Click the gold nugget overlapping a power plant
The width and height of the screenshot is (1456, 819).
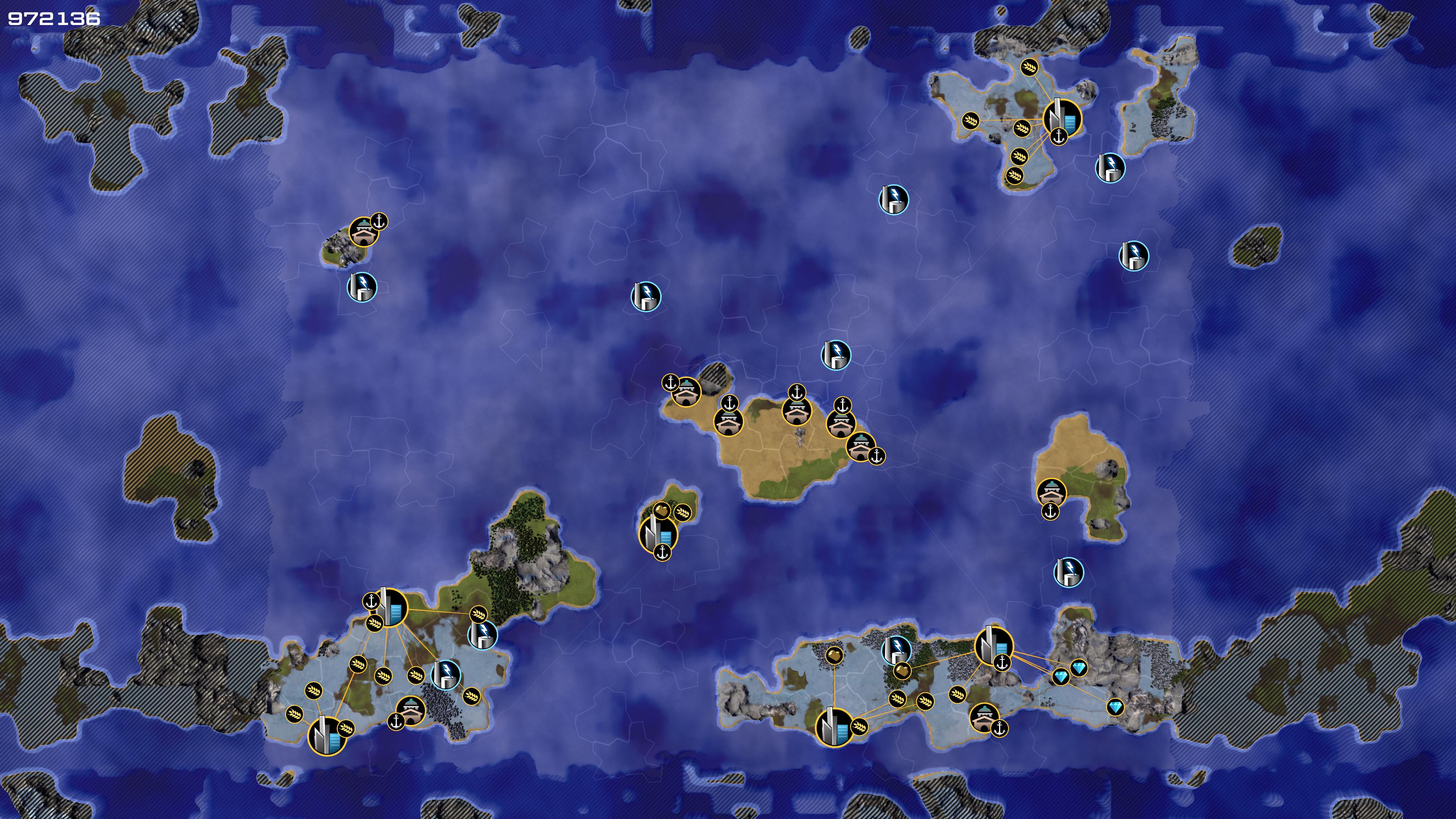click(x=902, y=670)
